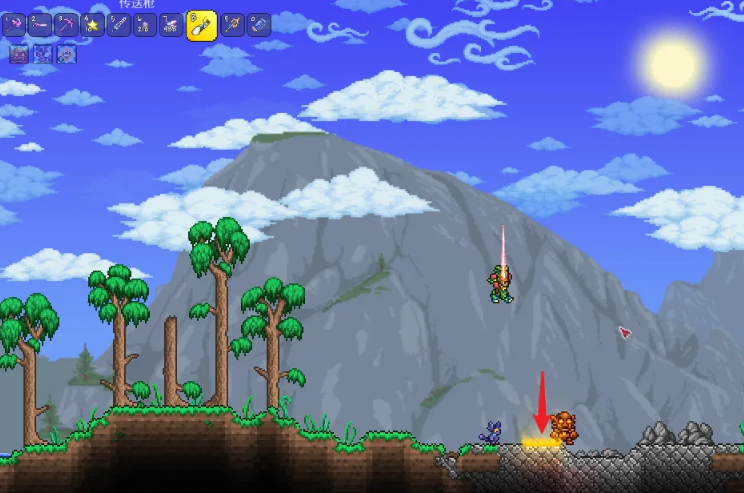Click the third buff icon below hotbar
This screenshot has width=744, height=493.
tap(66, 54)
